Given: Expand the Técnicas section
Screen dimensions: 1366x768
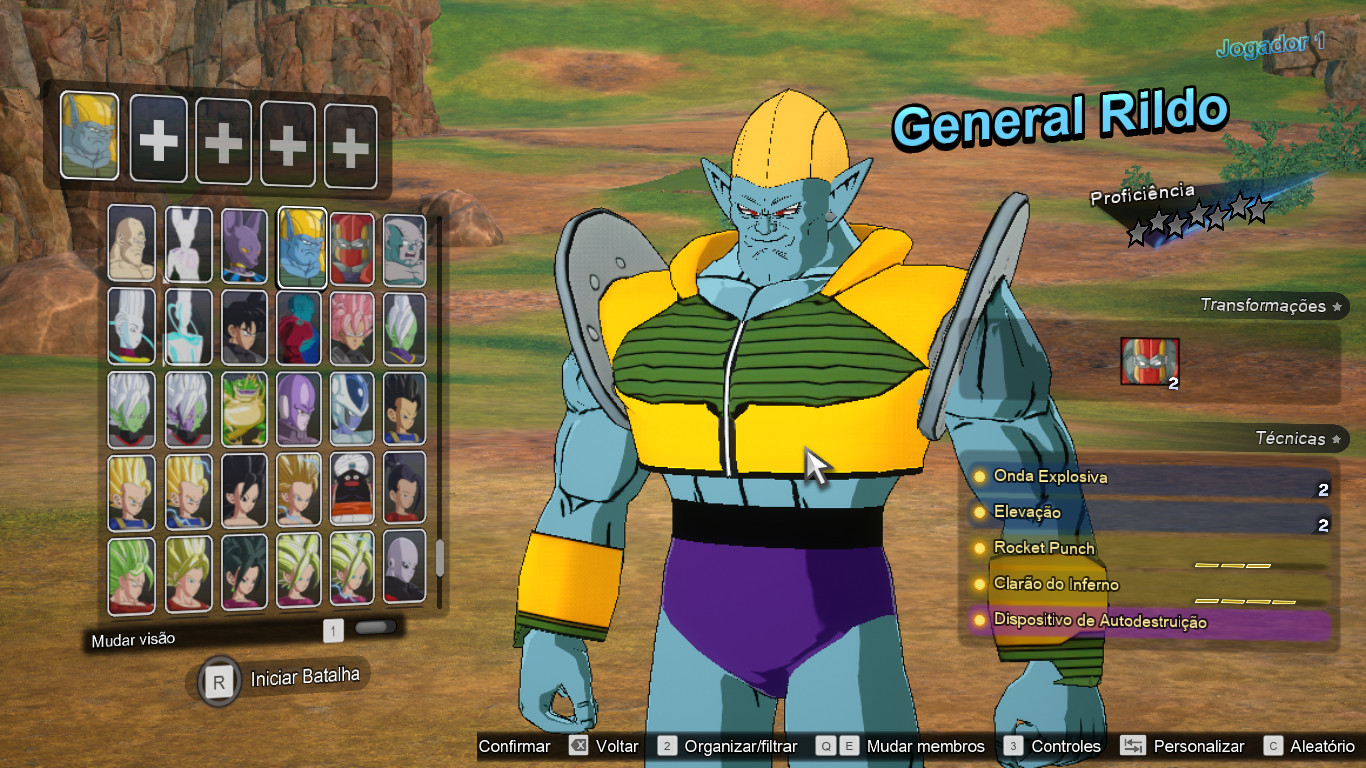Looking at the screenshot, I should point(1294,439).
